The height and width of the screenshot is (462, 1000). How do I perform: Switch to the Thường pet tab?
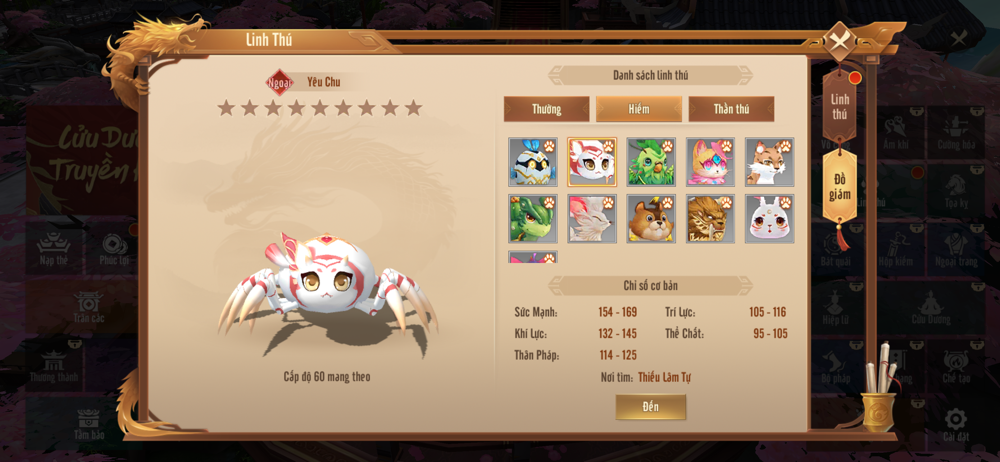pos(546,109)
